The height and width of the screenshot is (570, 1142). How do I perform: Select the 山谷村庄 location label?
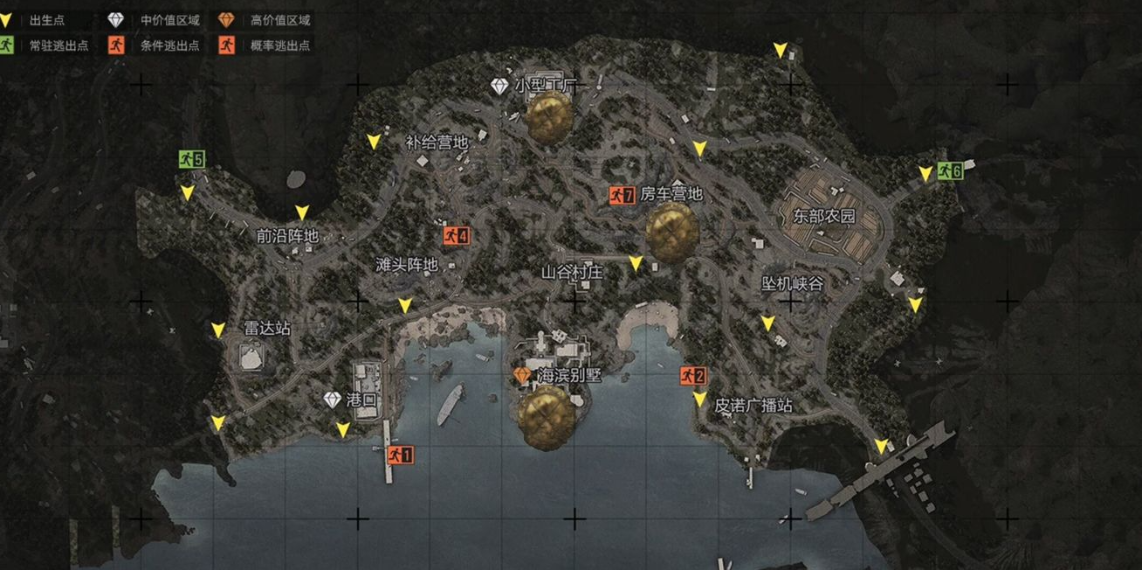point(572,272)
